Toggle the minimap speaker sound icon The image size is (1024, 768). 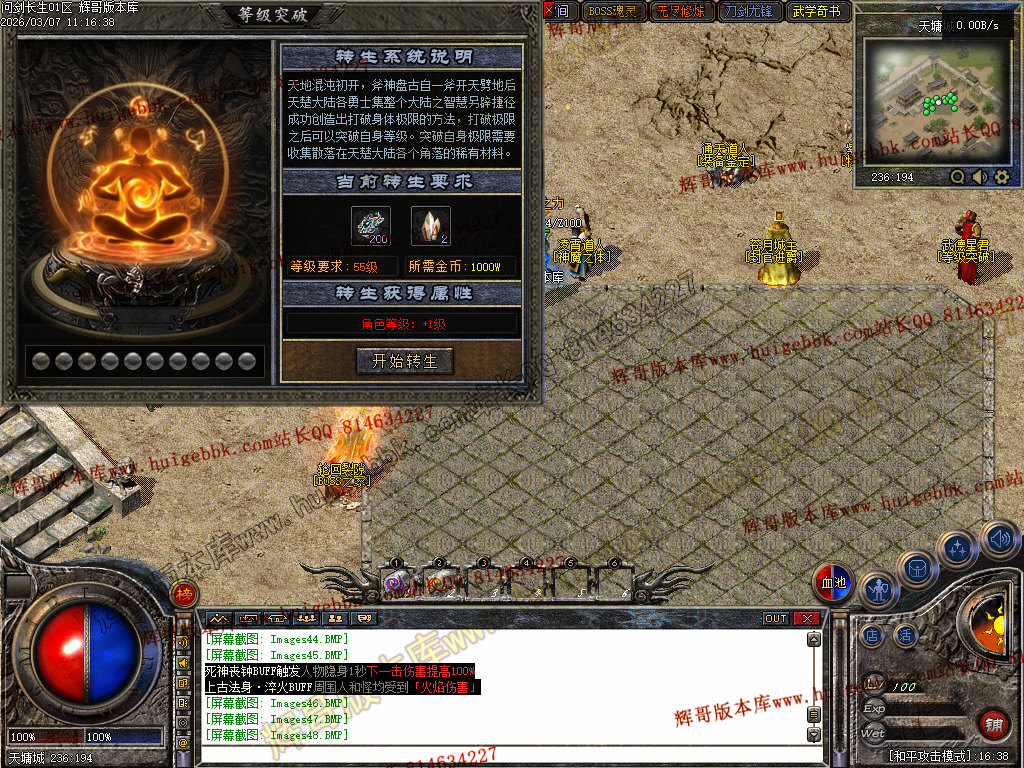click(979, 177)
